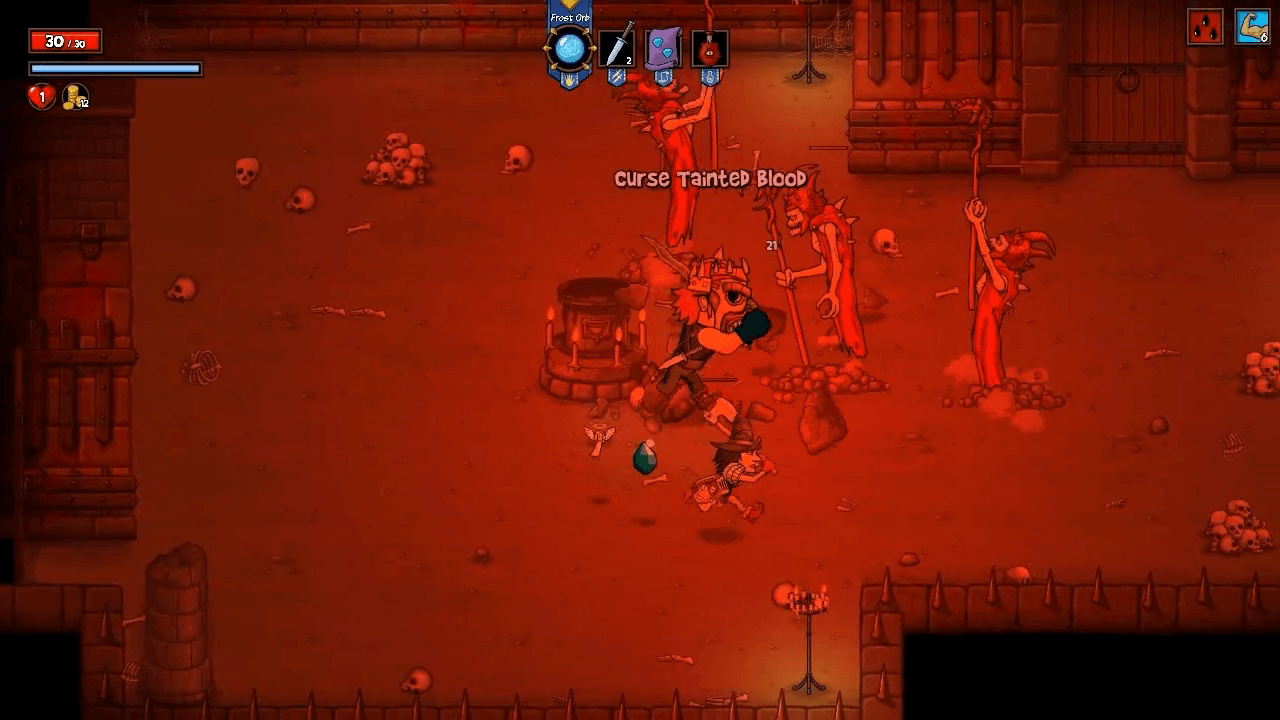The height and width of the screenshot is (720, 1280).
Task: Click the blood eye item slot
Action: click(709, 48)
